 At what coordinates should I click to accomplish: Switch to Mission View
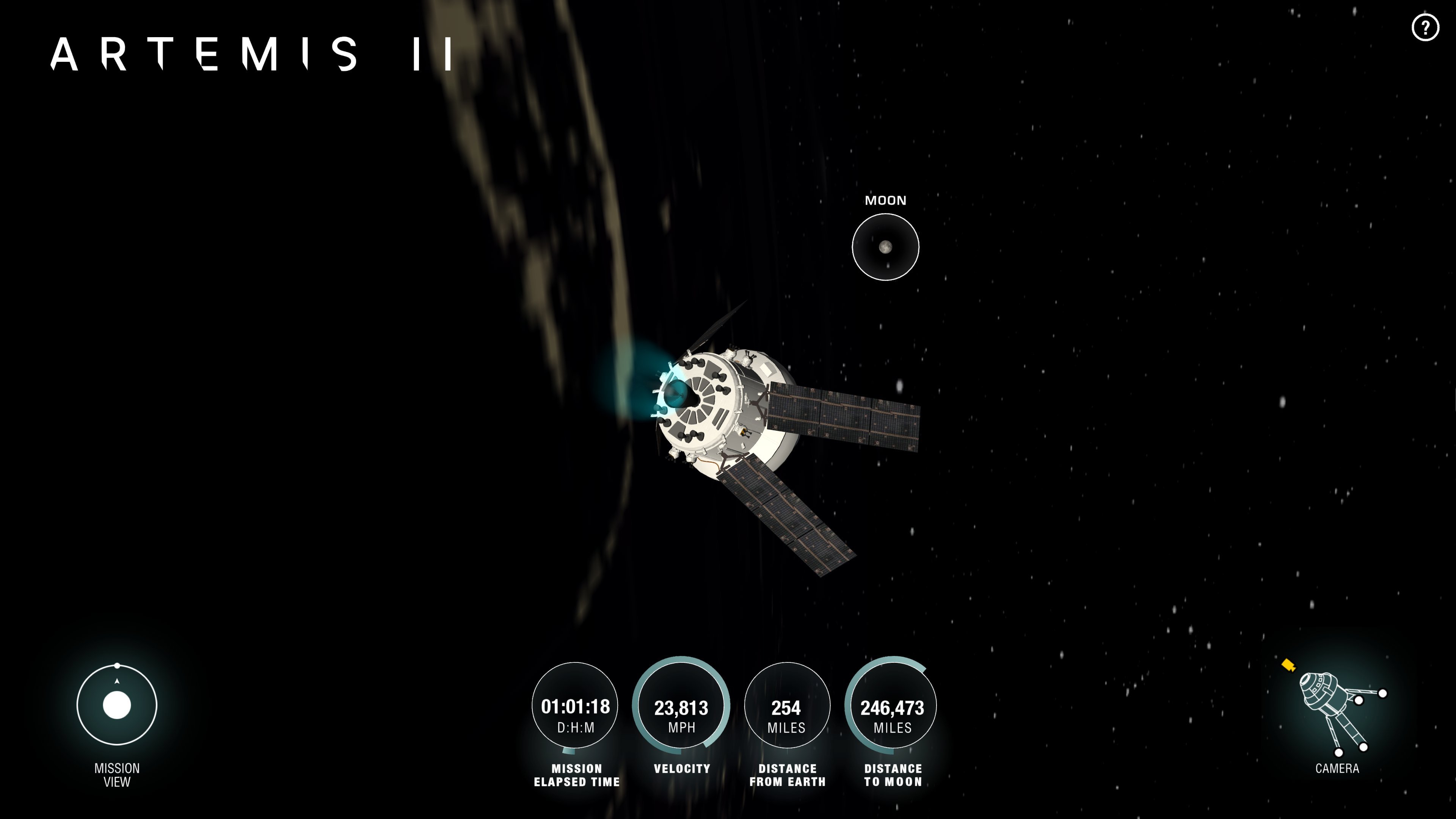click(x=117, y=705)
